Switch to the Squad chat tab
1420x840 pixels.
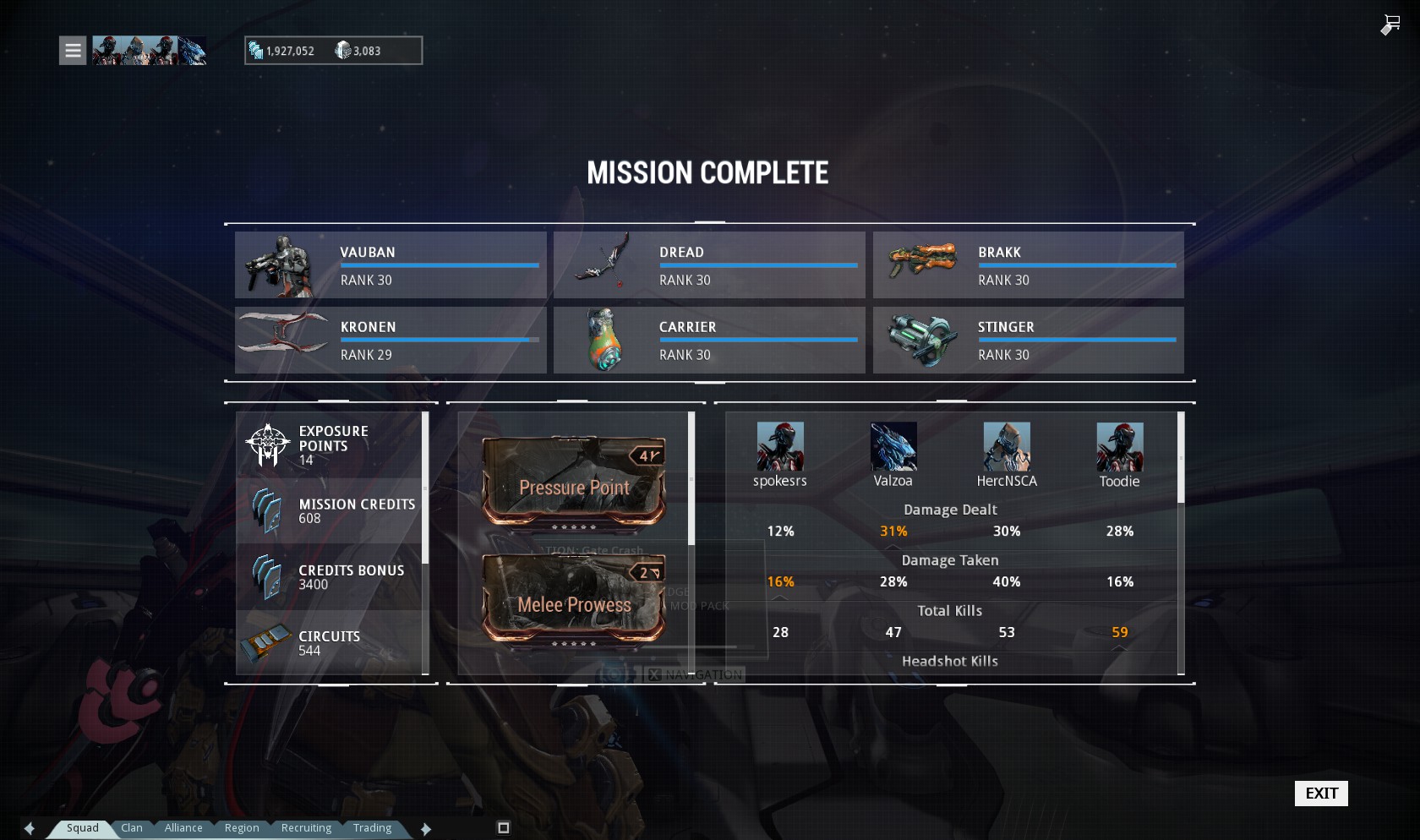point(83,828)
